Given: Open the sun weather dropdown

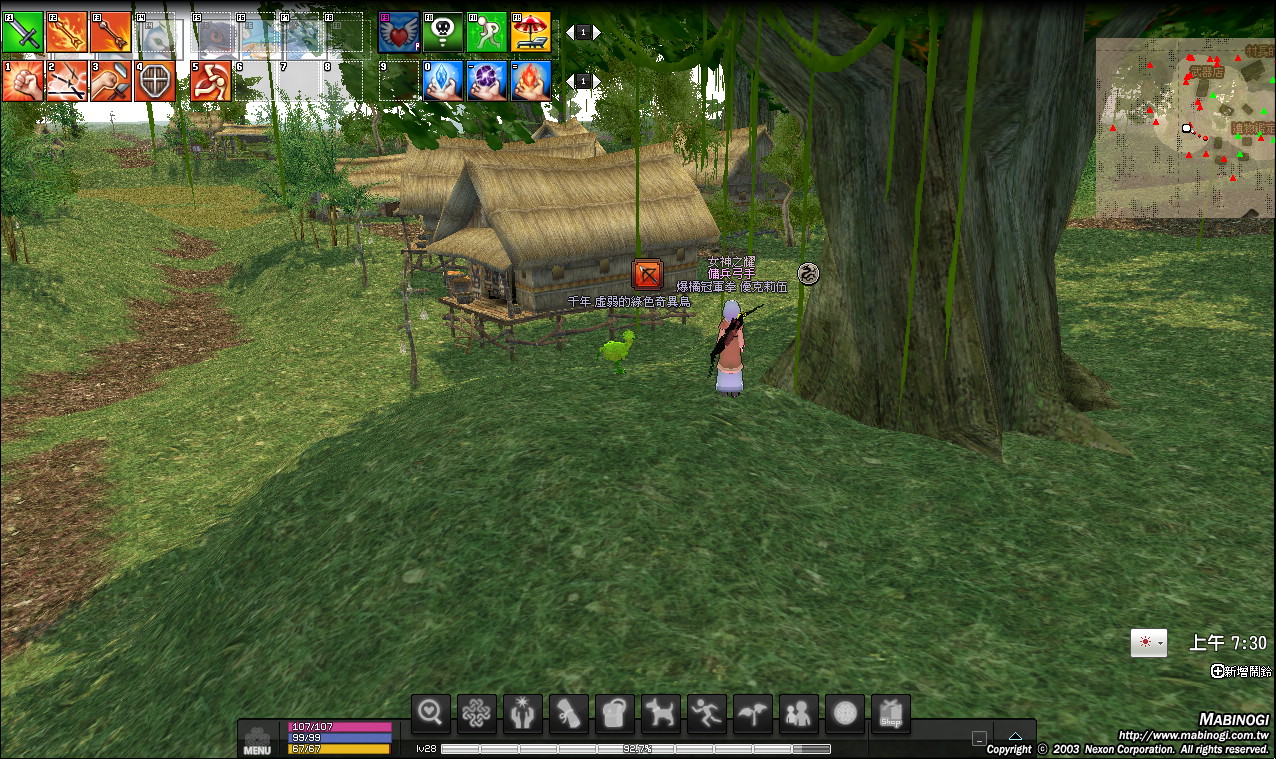Looking at the screenshot, I should 1148,643.
